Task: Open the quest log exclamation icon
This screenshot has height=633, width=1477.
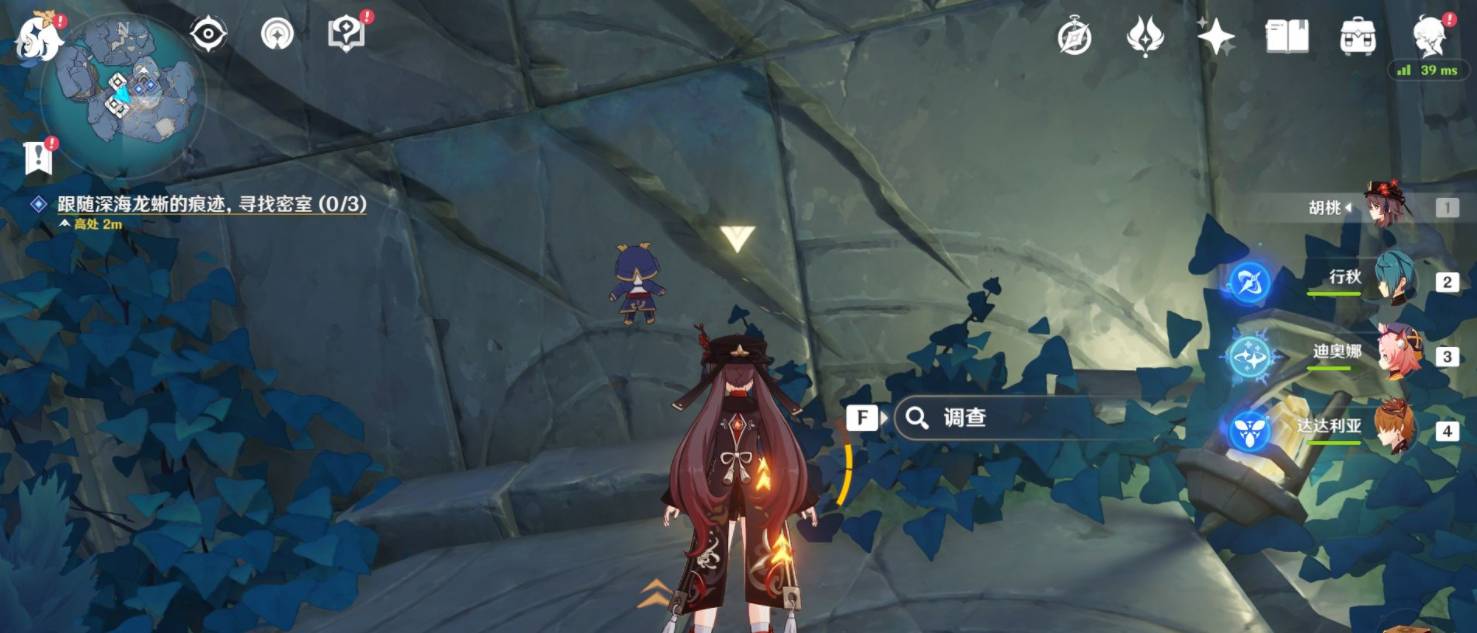Action: [x=37, y=158]
